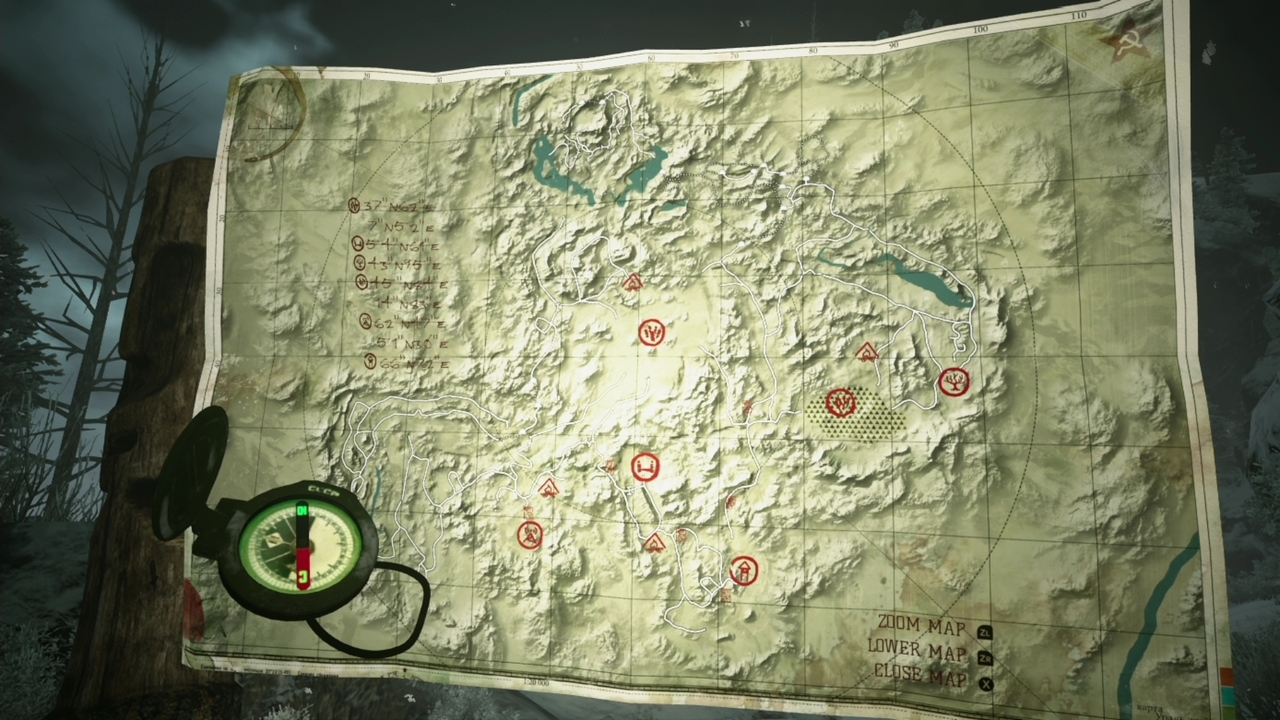The width and height of the screenshot is (1280, 720).
Task: Select the antler marker circled left of the lakes
Action: [x=651, y=332]
